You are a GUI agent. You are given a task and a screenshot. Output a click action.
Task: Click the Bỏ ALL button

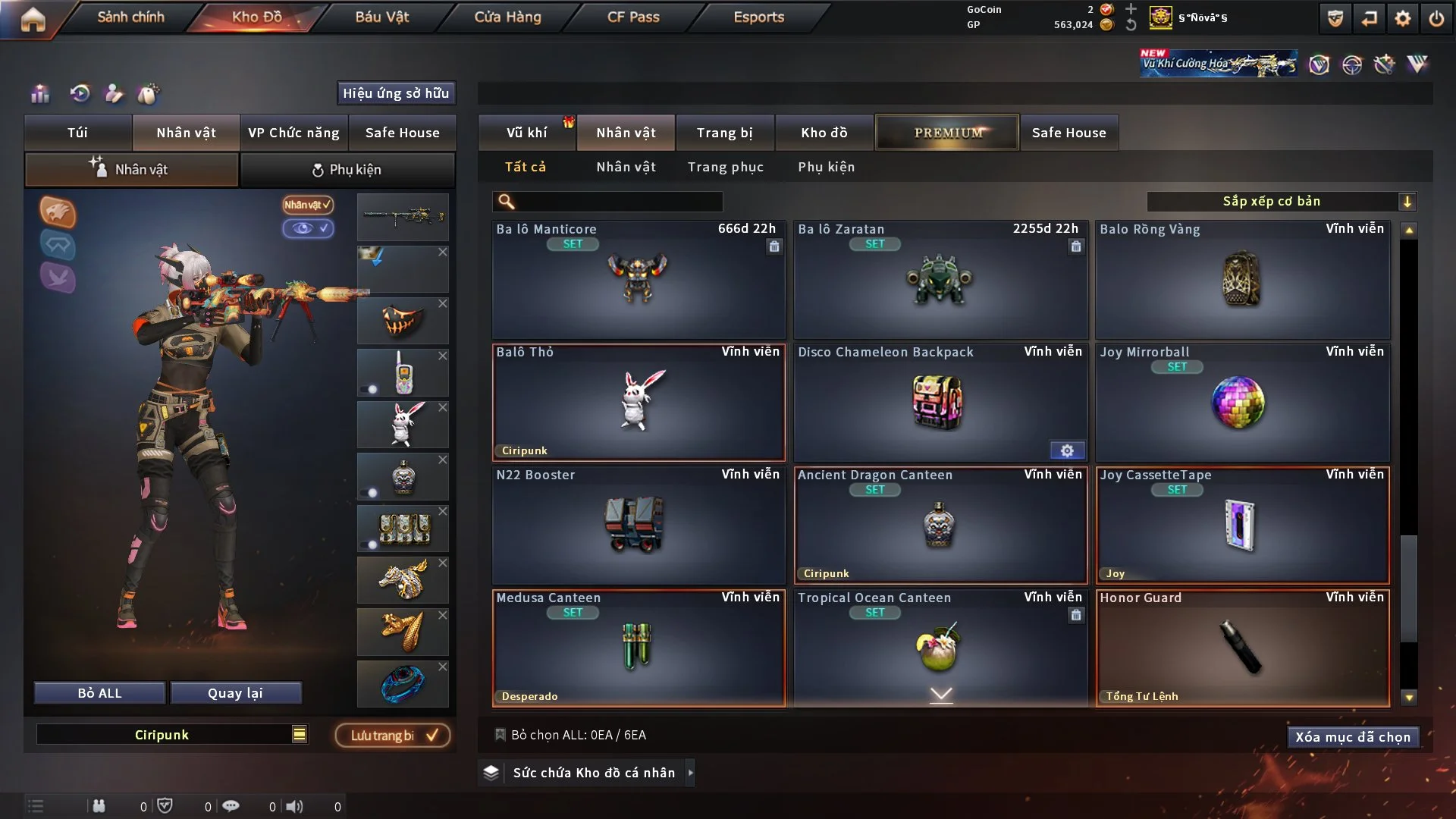tap(99, 693)
